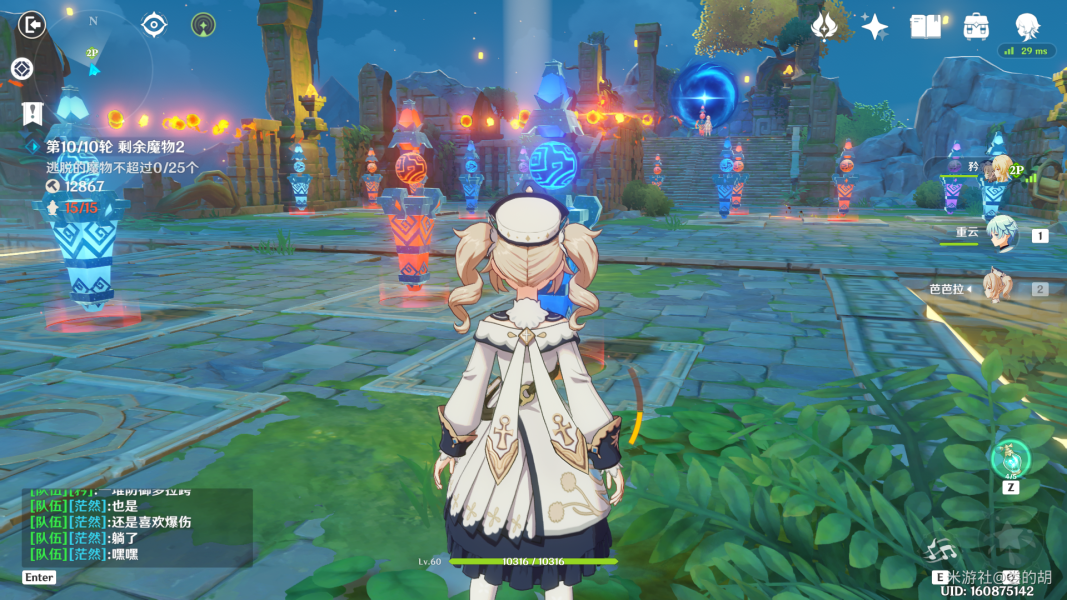The width and height of the screenshot is (1067, 600).
Task: Select party member 芭芭拉
Action: coord(998,288)
